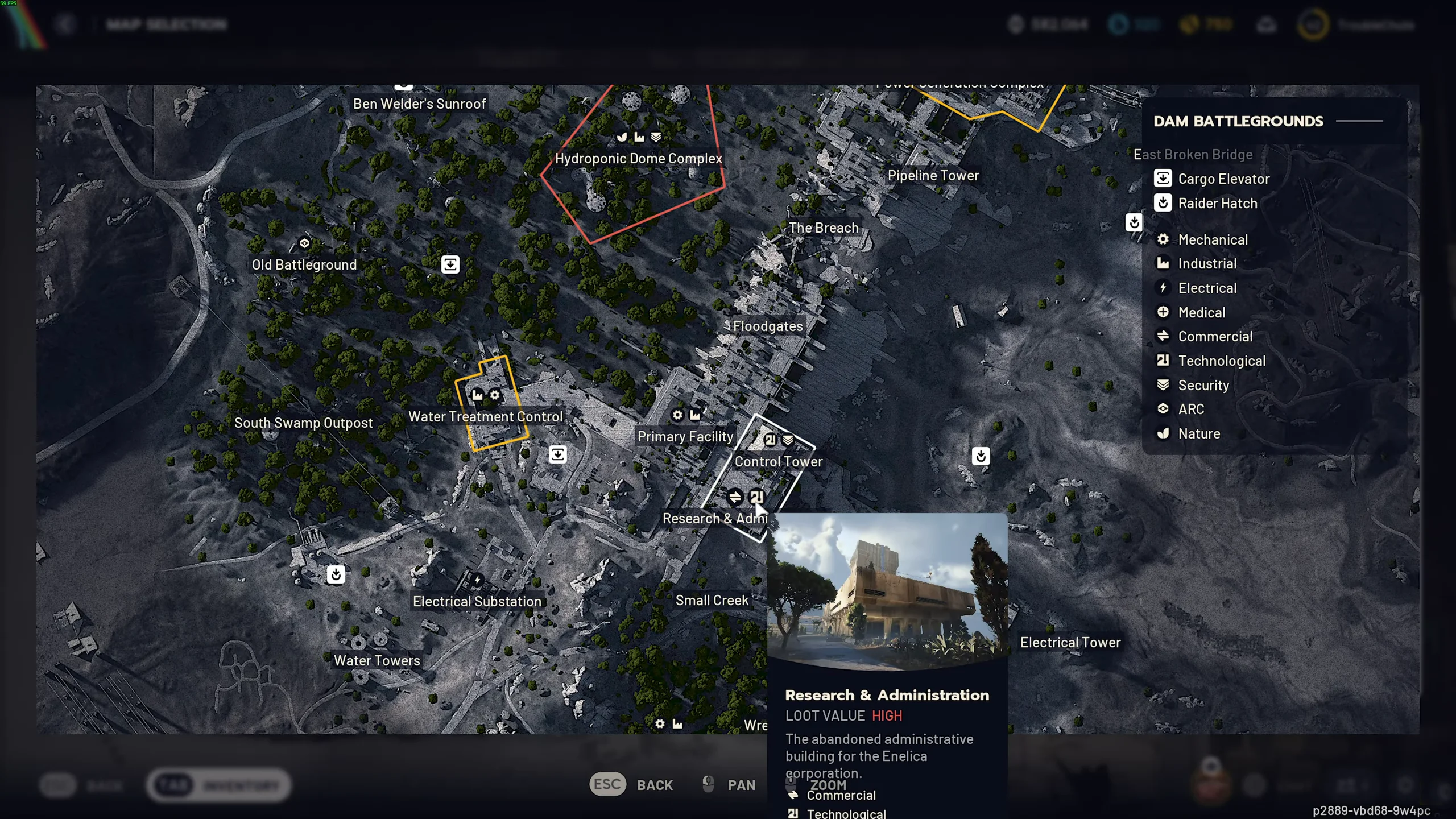Viewport: 1456px width, 819px height.
Task: Pick the ARC legend entry
Action: pyautogui.click(x=1190, y=409)
